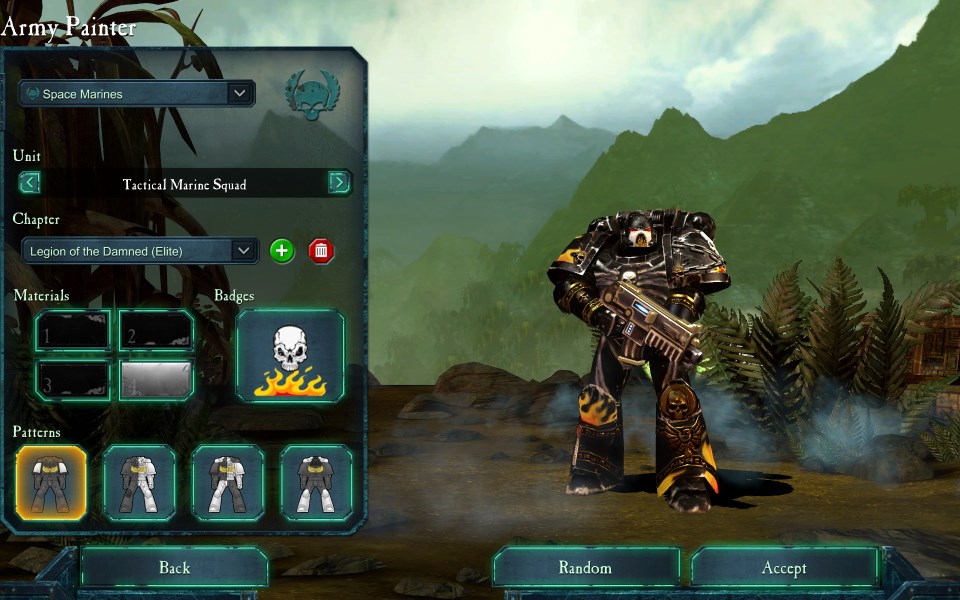This screenshot has height=600, width=960.
Task: Open the flaming skull badge selector
Action: point(290,356)
